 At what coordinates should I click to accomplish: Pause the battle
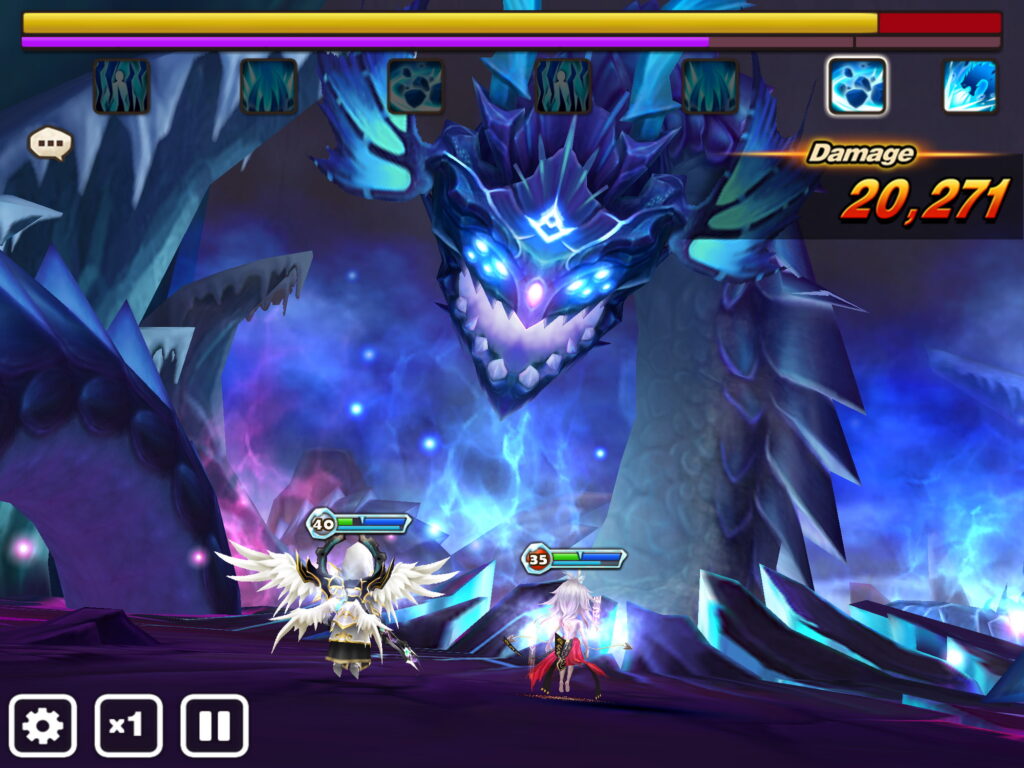[214, 725]
